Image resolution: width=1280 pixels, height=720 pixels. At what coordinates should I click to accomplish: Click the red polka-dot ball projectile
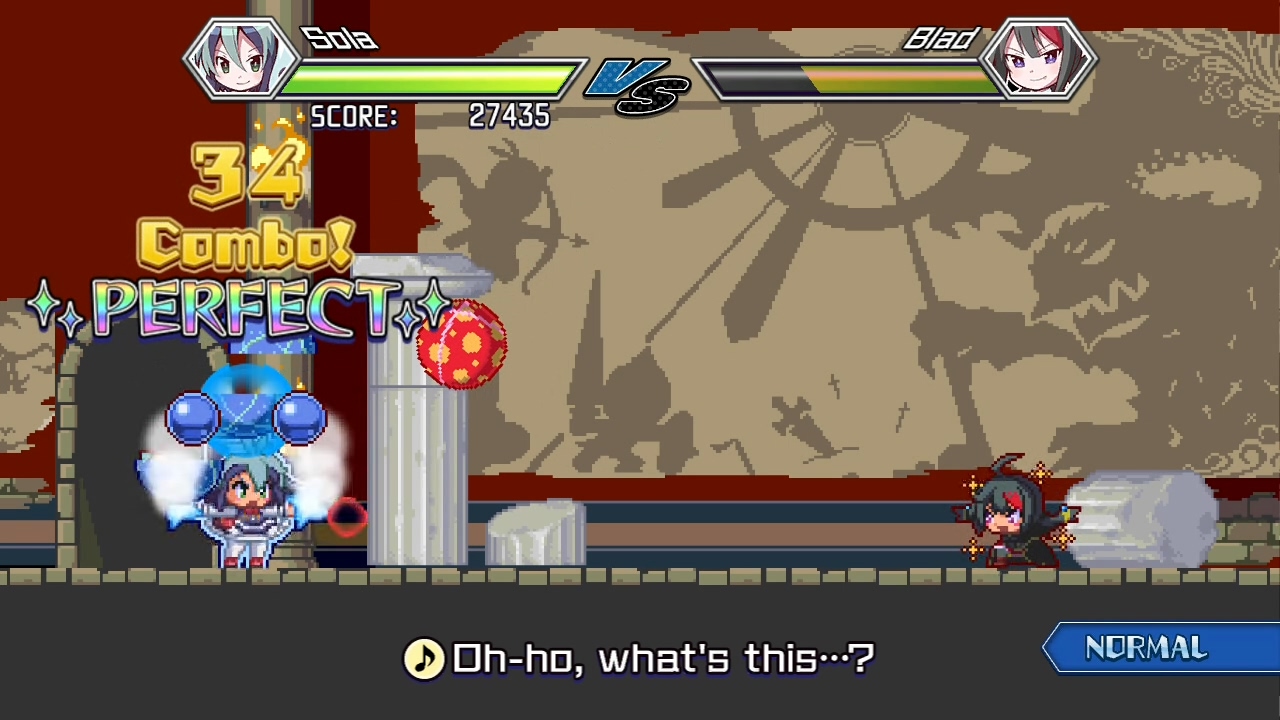(460, 345)
